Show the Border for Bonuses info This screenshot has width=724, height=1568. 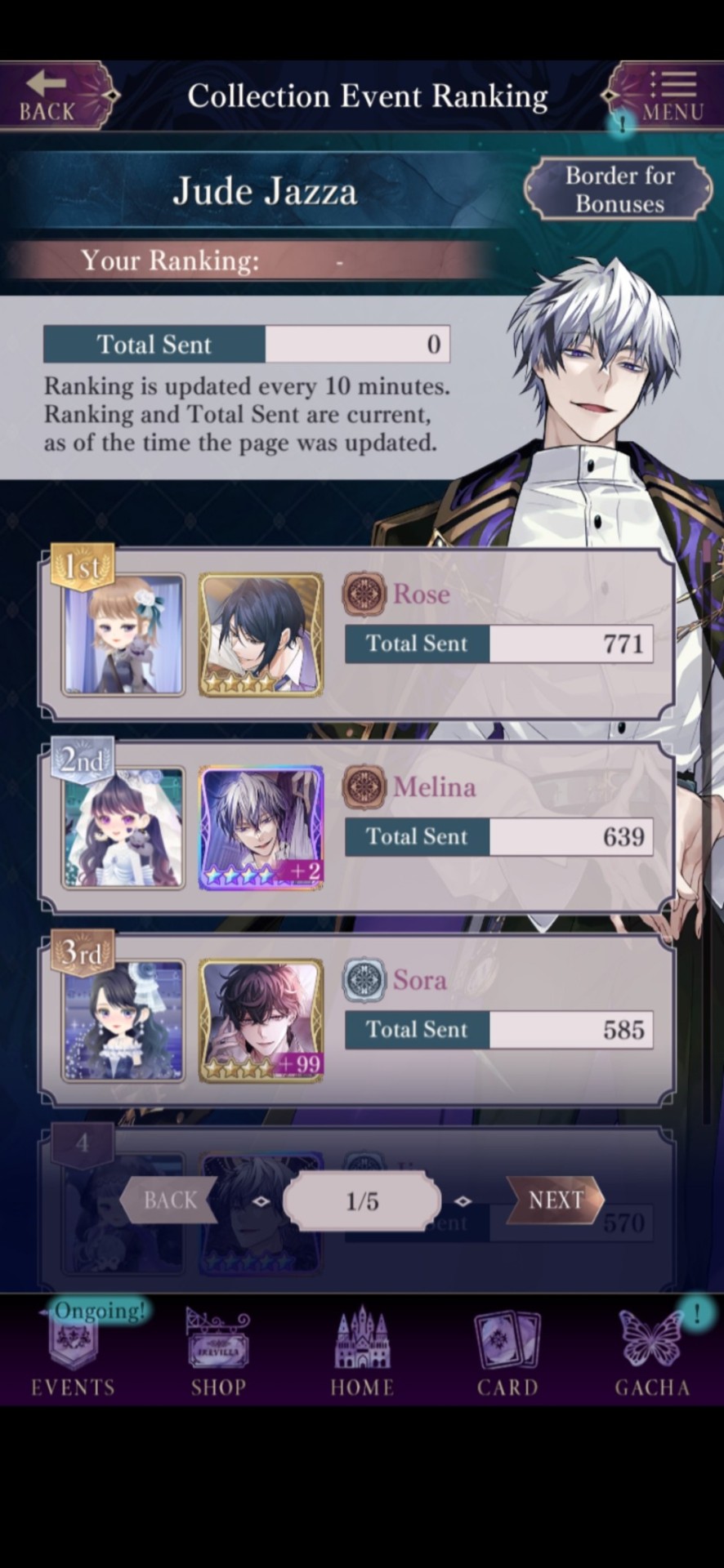pos(619,189)
